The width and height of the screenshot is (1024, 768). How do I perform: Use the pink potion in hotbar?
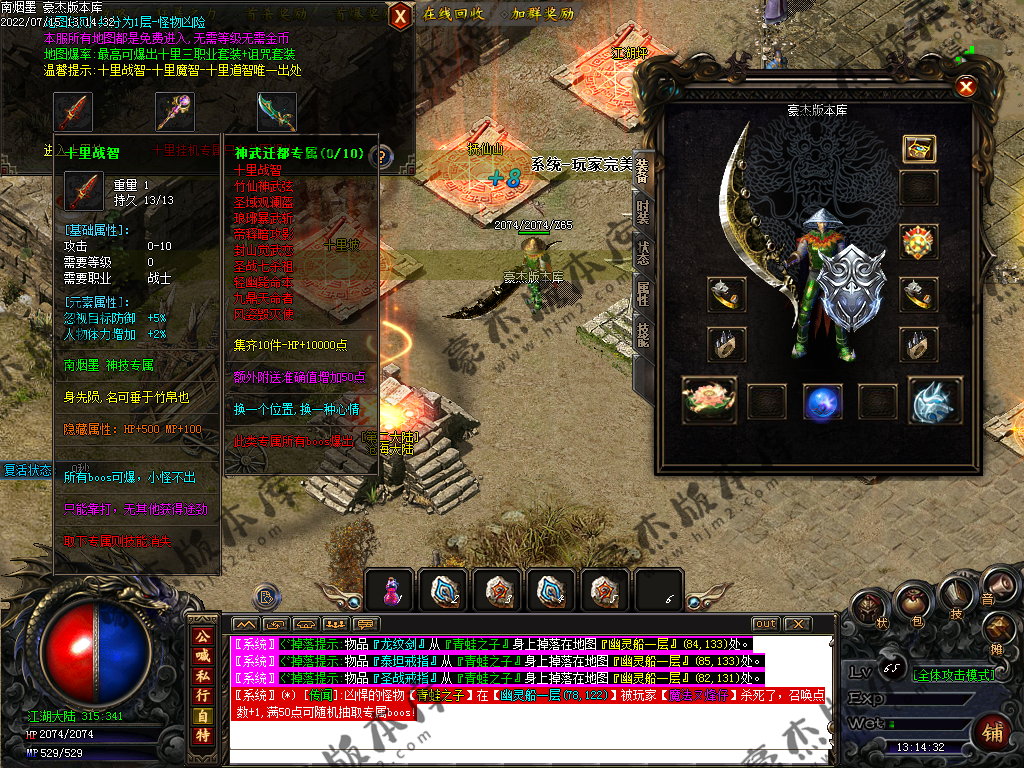pos(389,592)
